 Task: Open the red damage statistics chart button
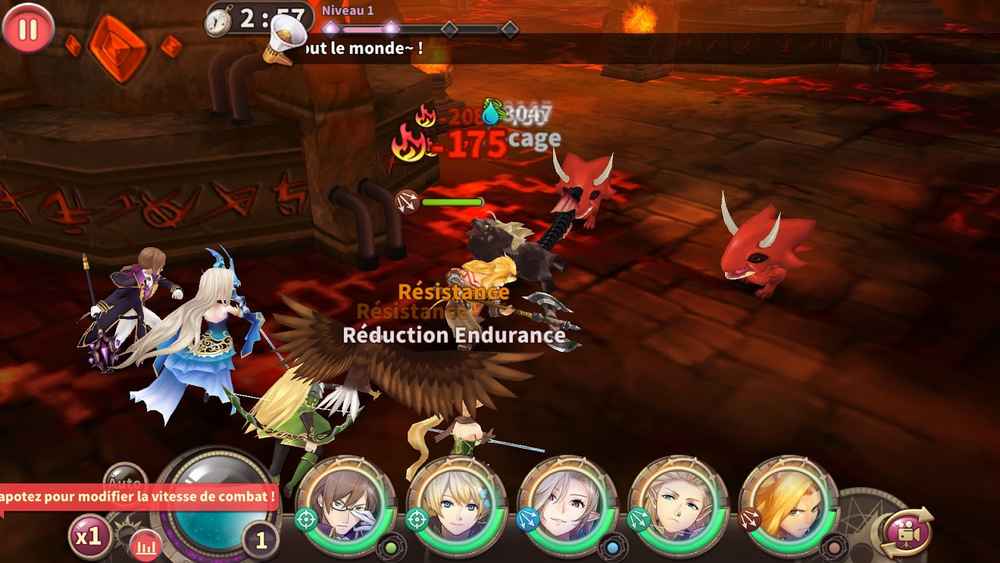point(145,545)
